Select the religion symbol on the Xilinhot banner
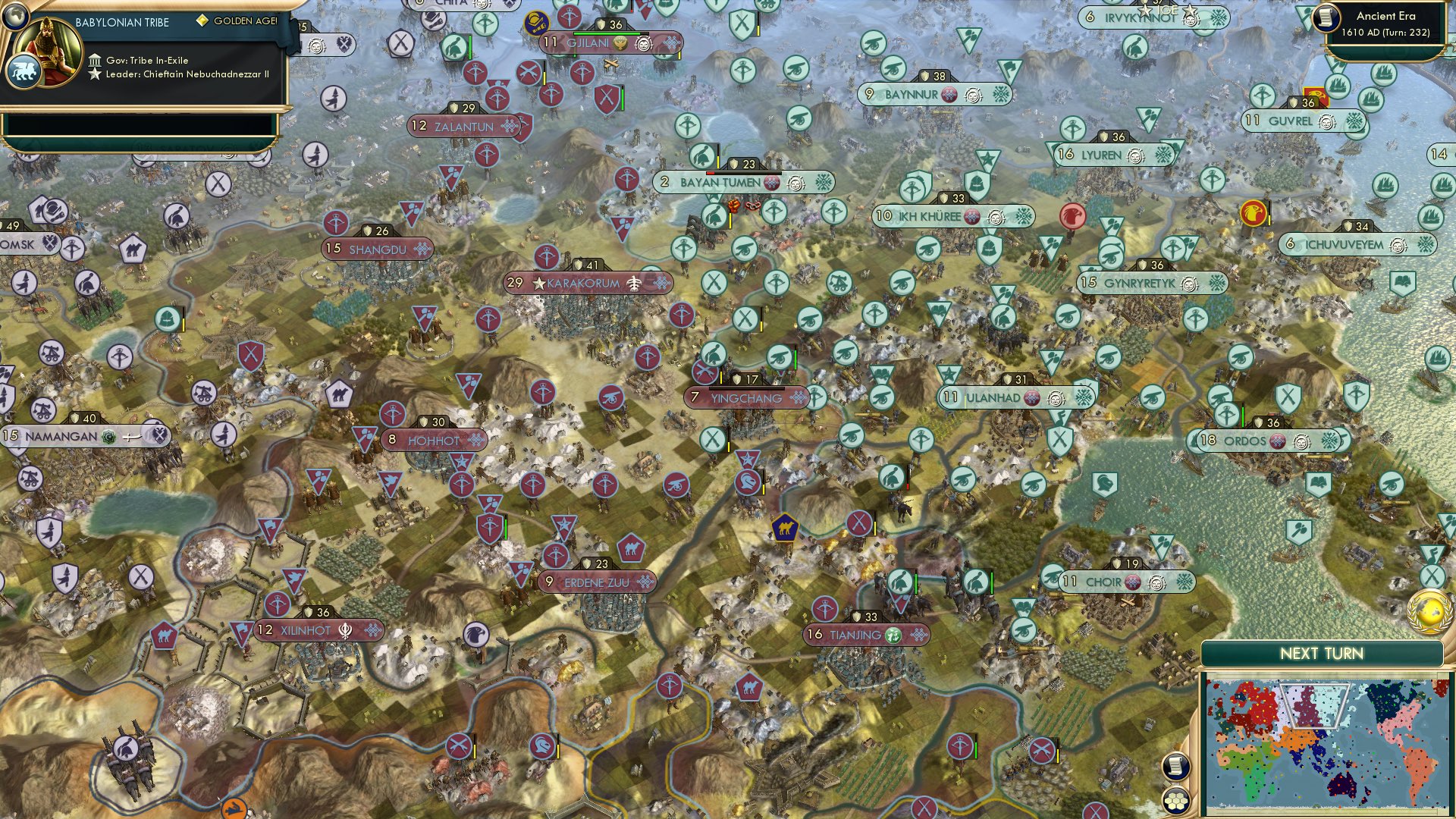The image size is (1456, 819). tap(345, 630)
